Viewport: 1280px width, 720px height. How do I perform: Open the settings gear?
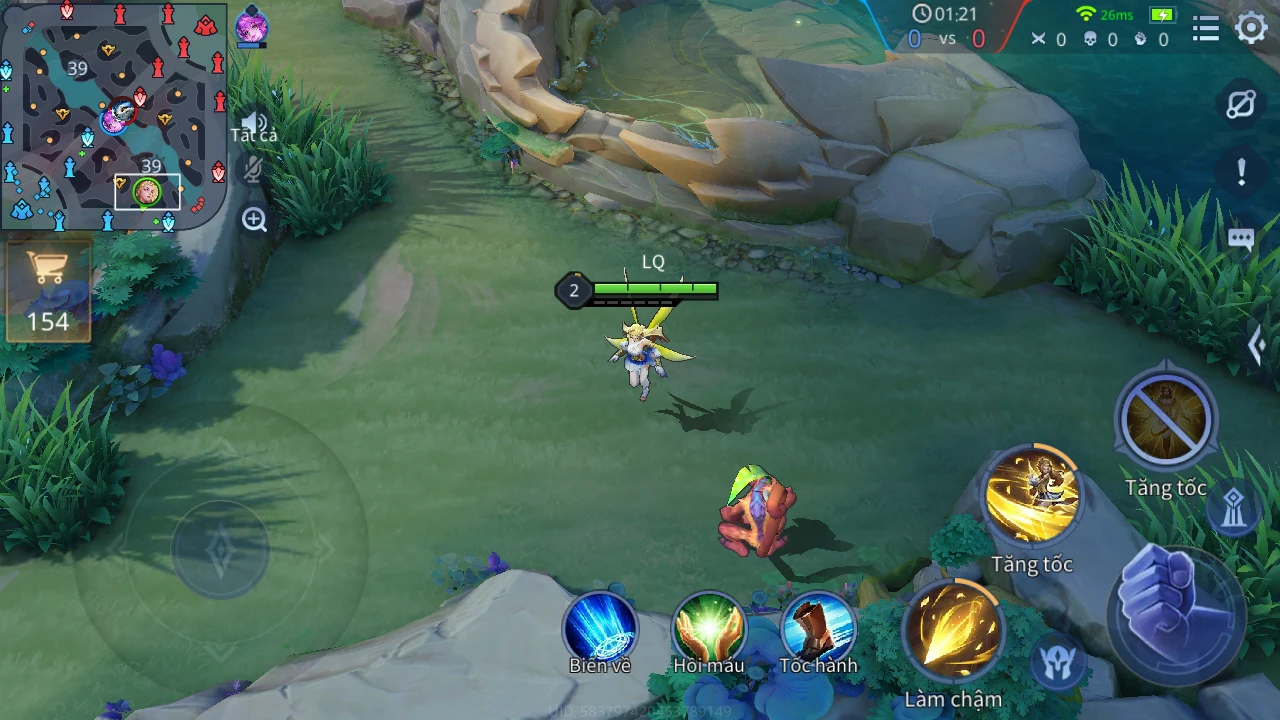tap(1251, 28)
